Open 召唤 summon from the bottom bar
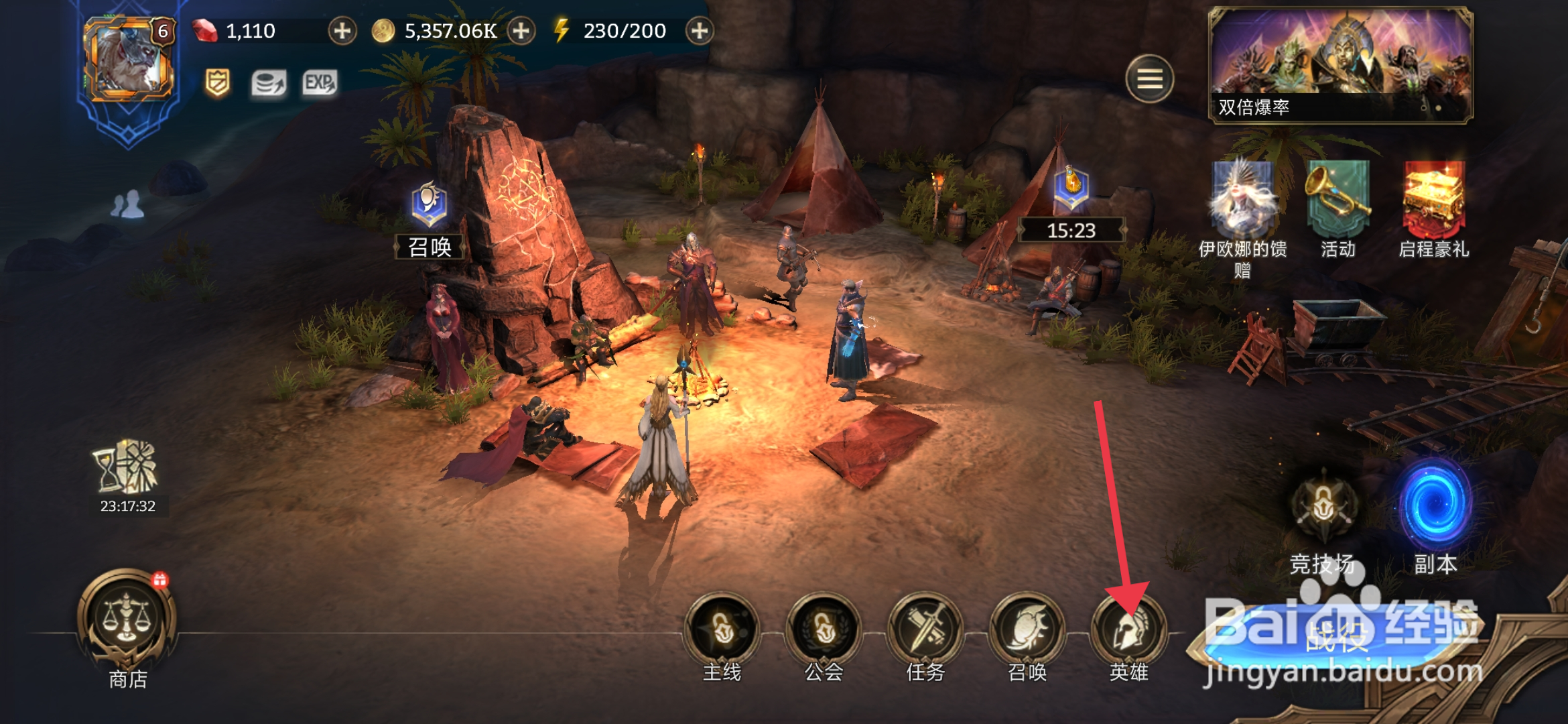 (x=1027, y=630)
